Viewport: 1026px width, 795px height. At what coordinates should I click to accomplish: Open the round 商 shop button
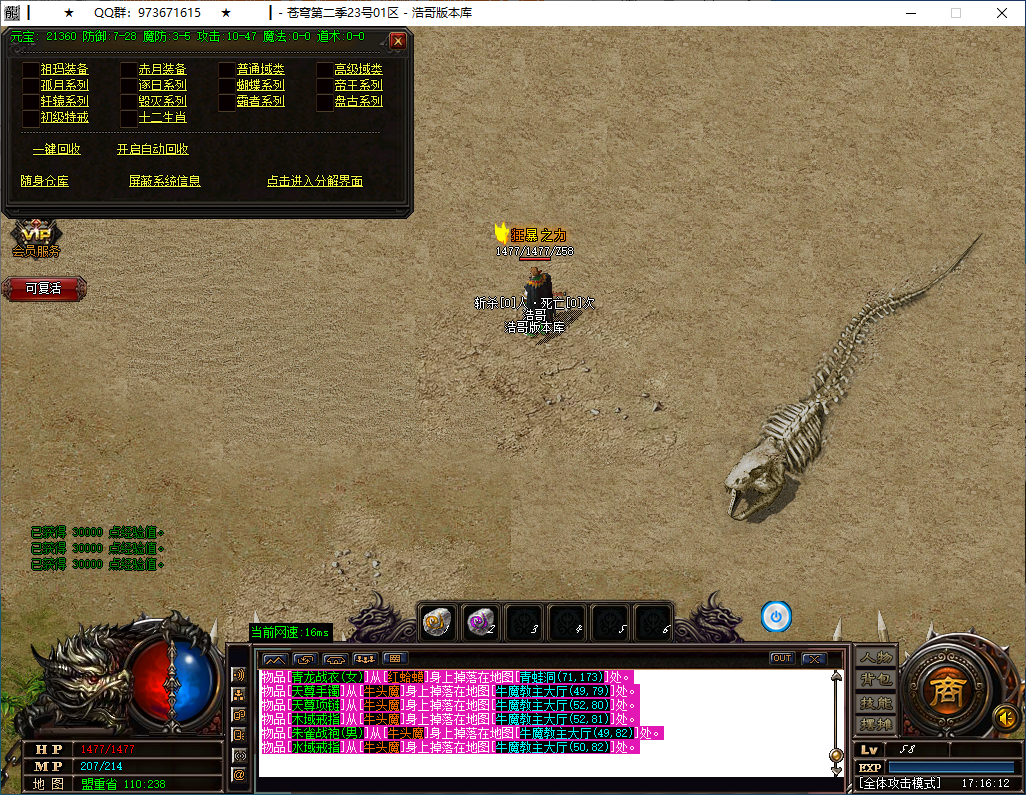click(943, 691)
